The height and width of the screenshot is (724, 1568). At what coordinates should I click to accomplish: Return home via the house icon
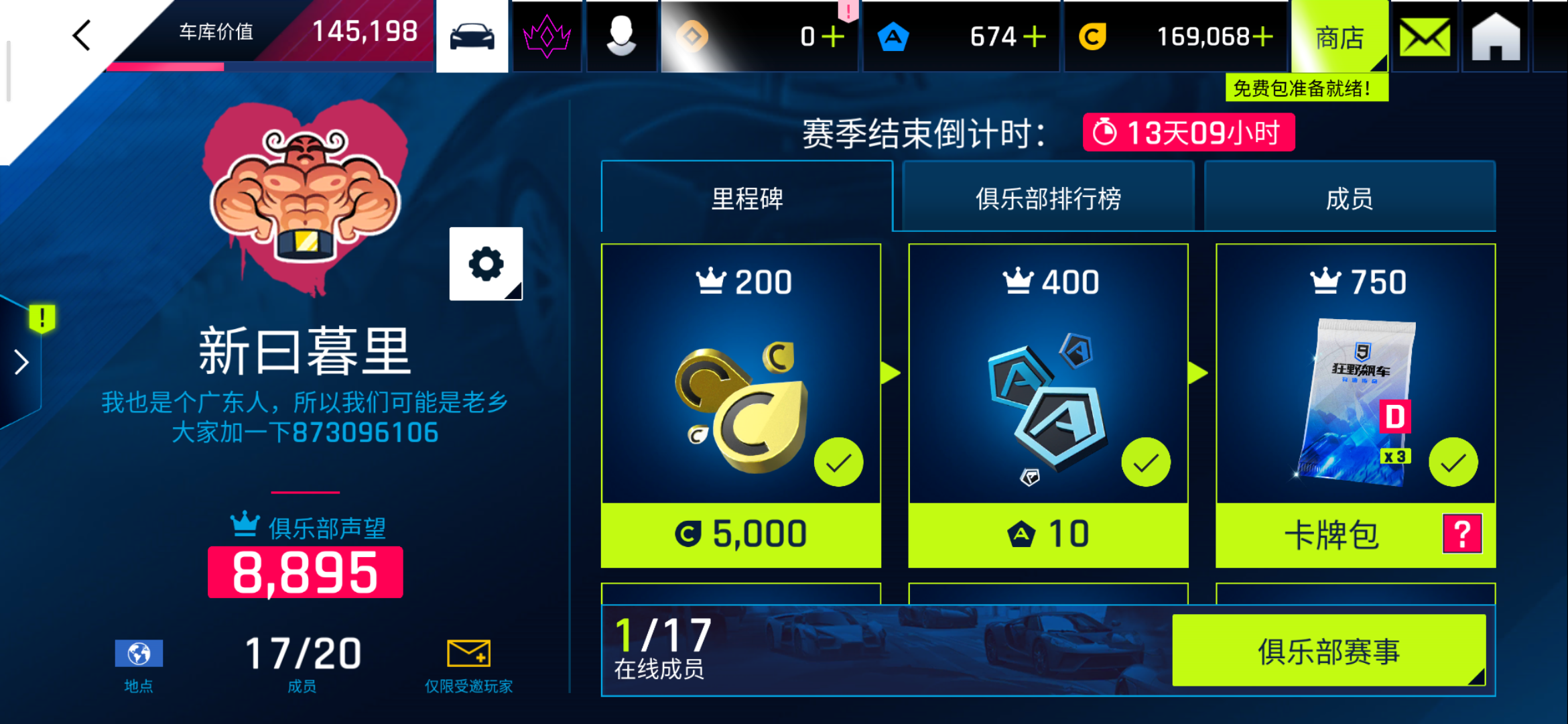click(x=1495, y=35)
